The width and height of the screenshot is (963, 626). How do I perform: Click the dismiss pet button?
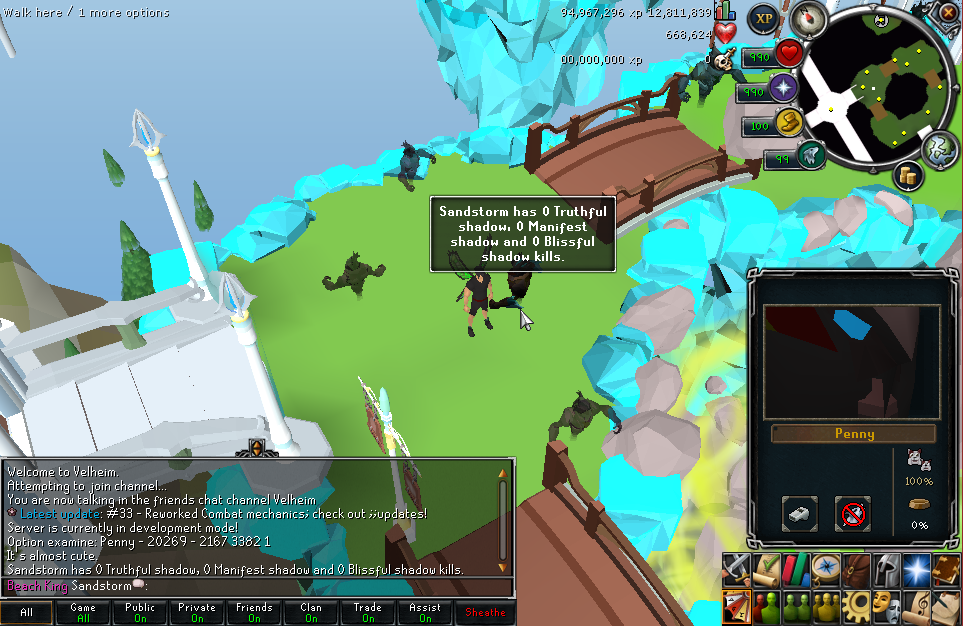coord(853,514)
